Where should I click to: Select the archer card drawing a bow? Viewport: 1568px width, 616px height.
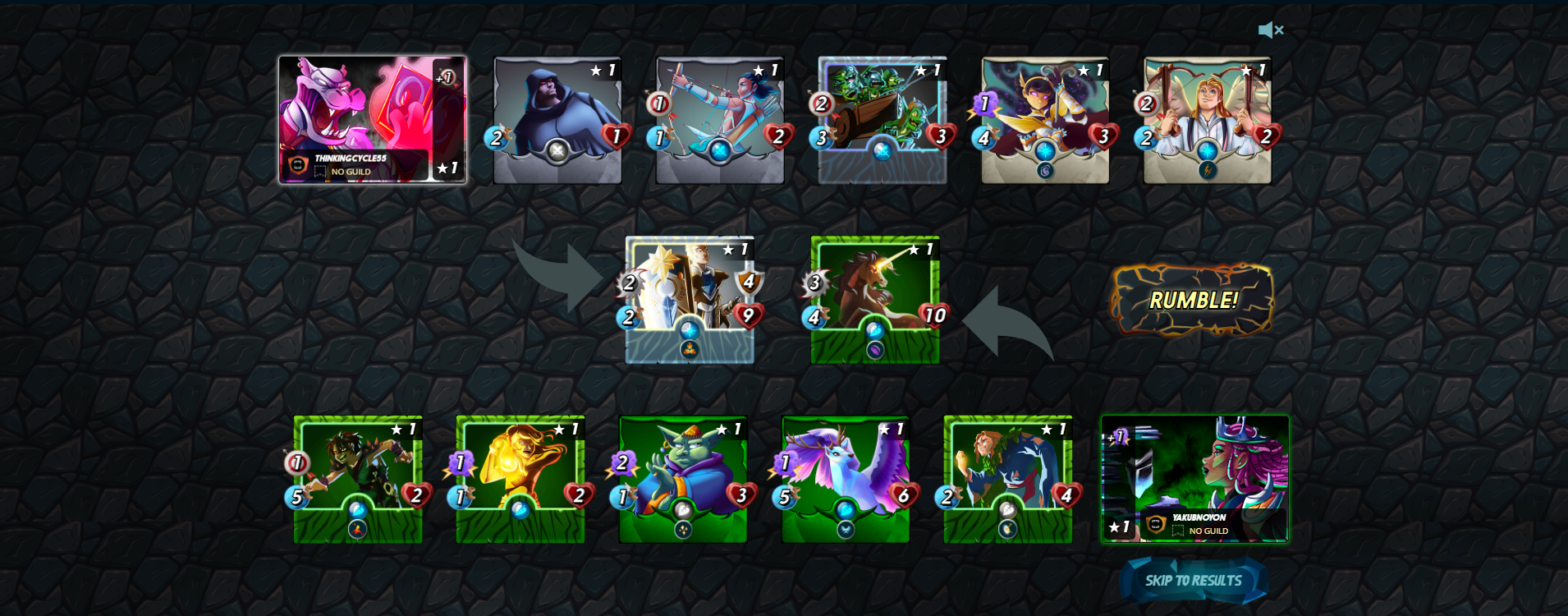(720, 120)
